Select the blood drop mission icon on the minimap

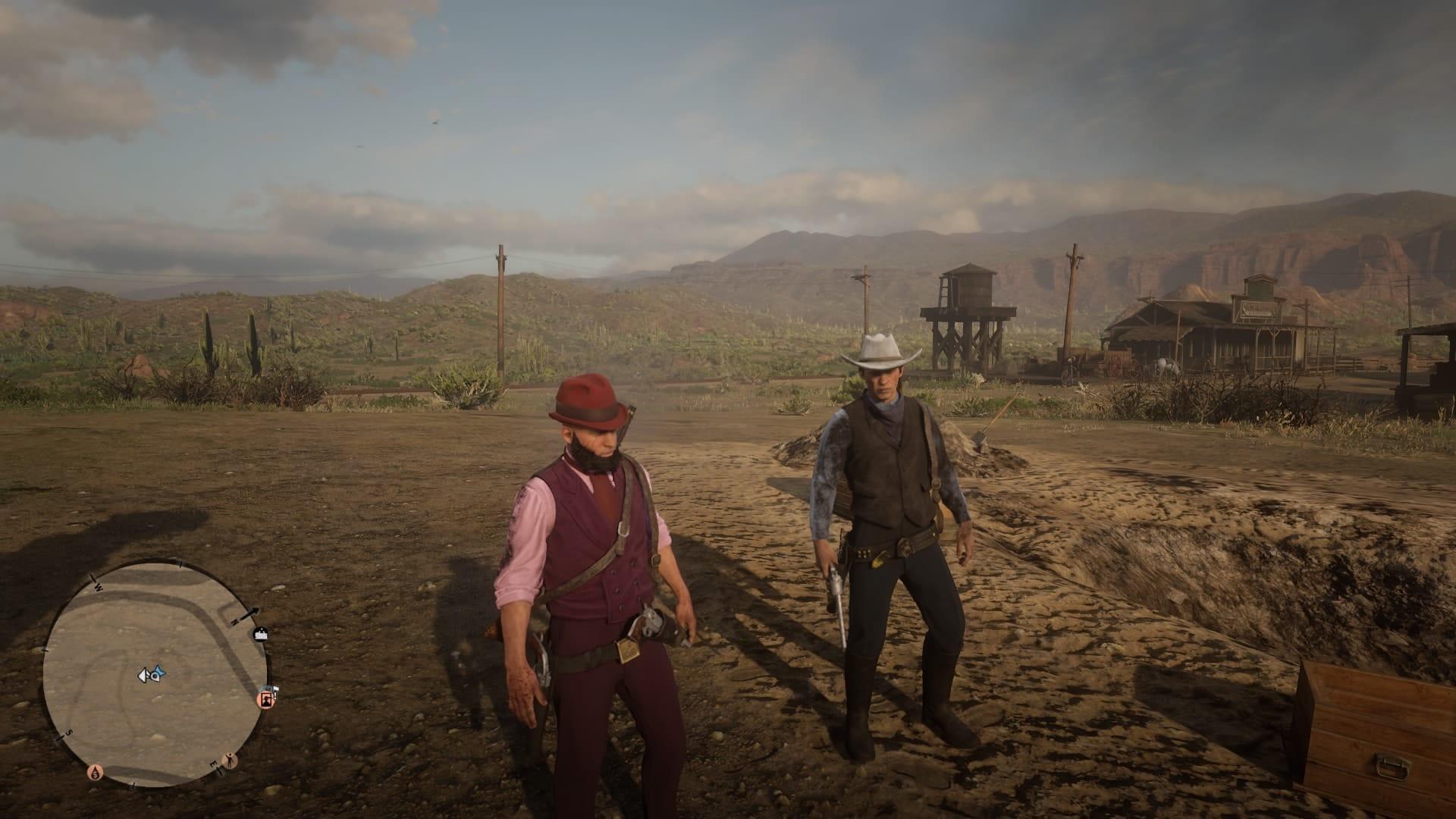tap(96, 772)
